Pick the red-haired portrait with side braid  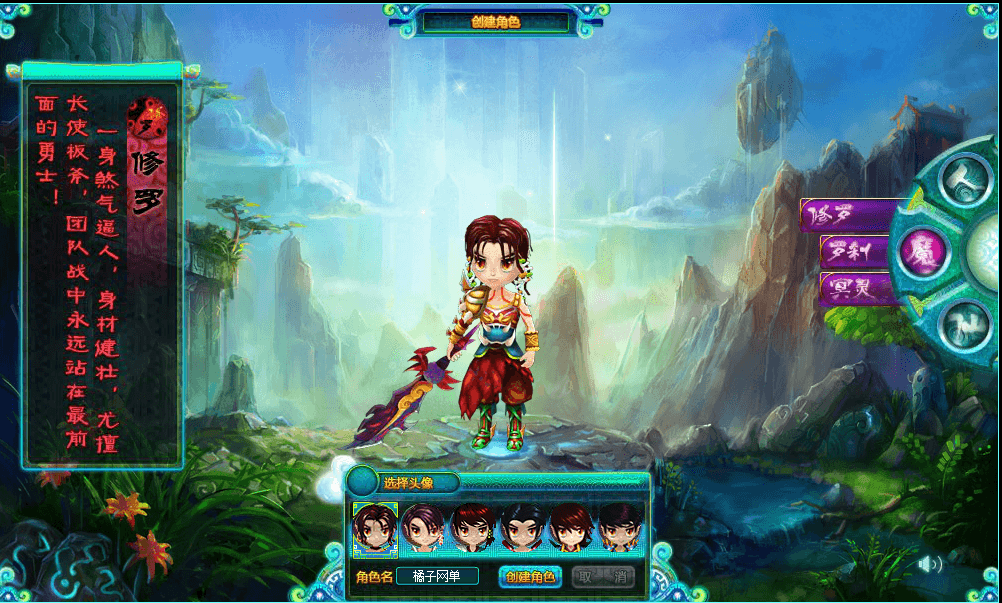473,529
